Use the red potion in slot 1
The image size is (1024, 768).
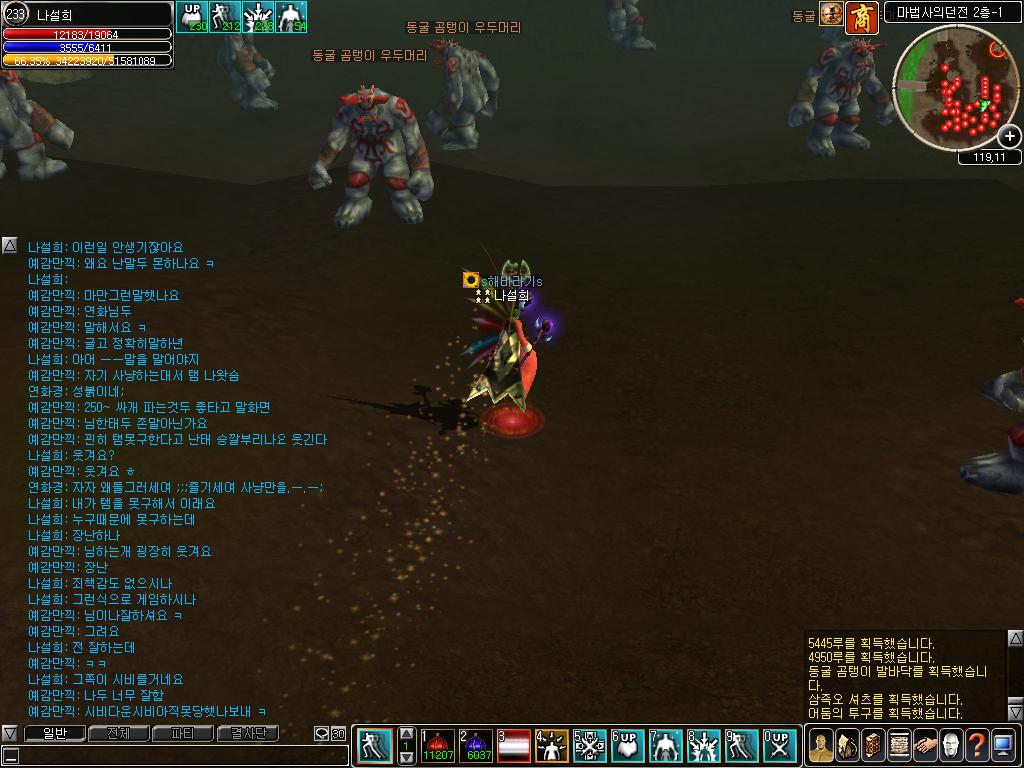point(436,746)
